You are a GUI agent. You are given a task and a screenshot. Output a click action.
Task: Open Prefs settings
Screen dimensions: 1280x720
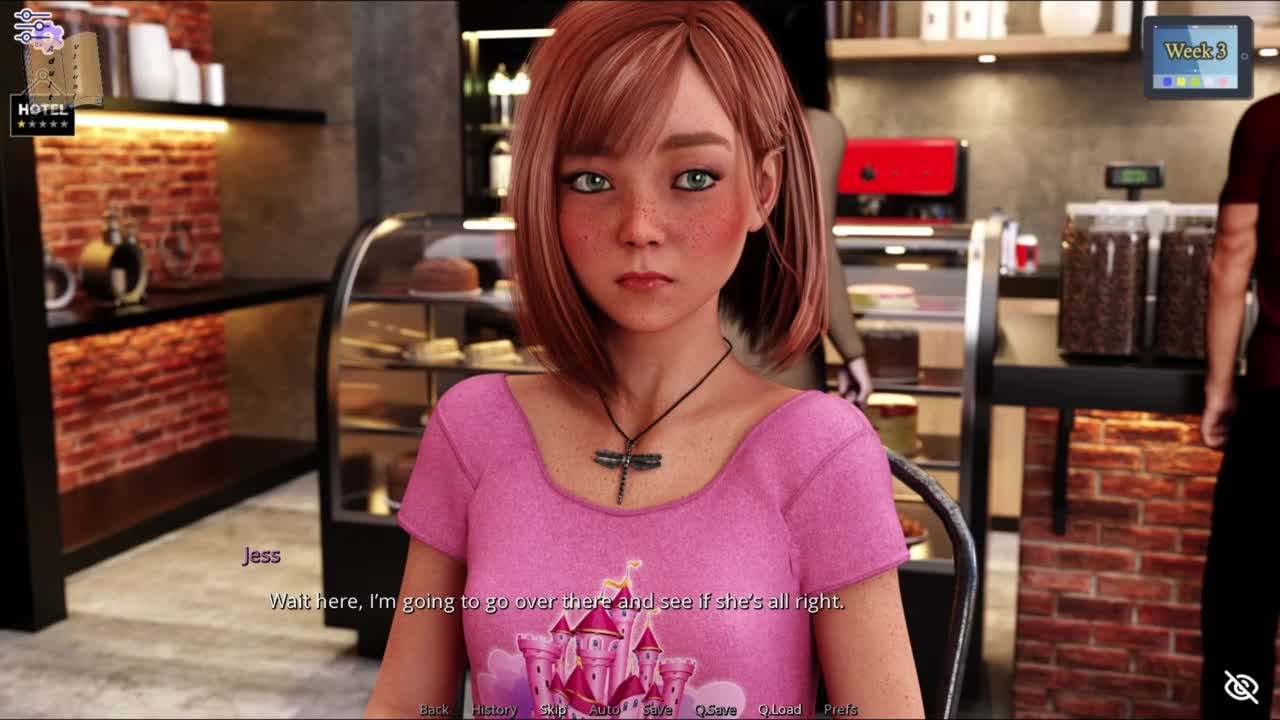[x=840, y=709]
